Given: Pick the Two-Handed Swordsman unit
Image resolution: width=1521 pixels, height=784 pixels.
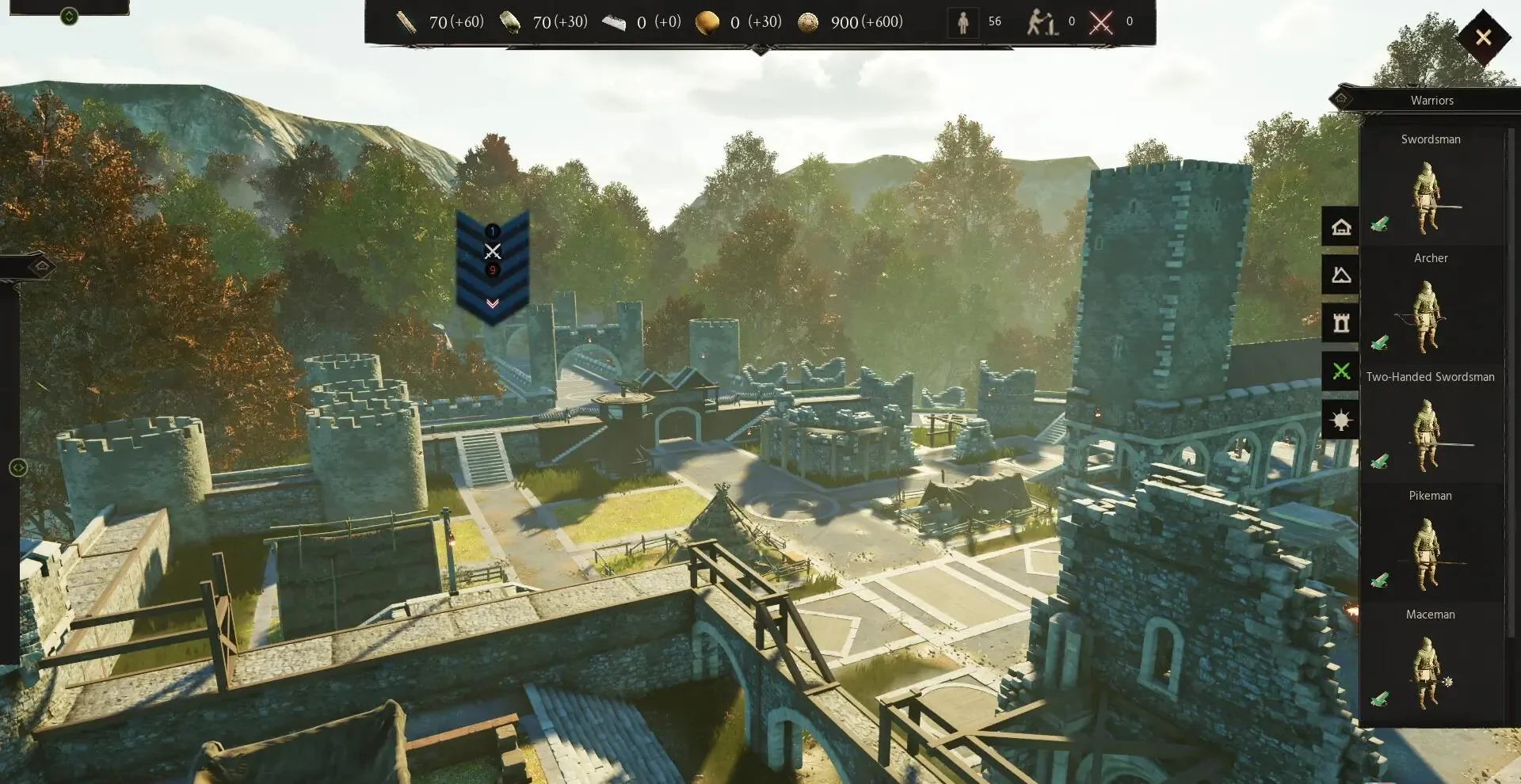Looking at the screenshot, I should (1430, 428).
